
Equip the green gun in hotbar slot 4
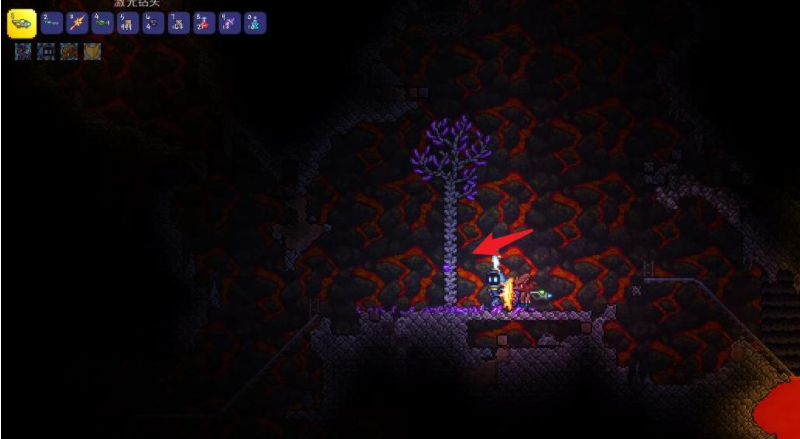(x=101, y=24)
